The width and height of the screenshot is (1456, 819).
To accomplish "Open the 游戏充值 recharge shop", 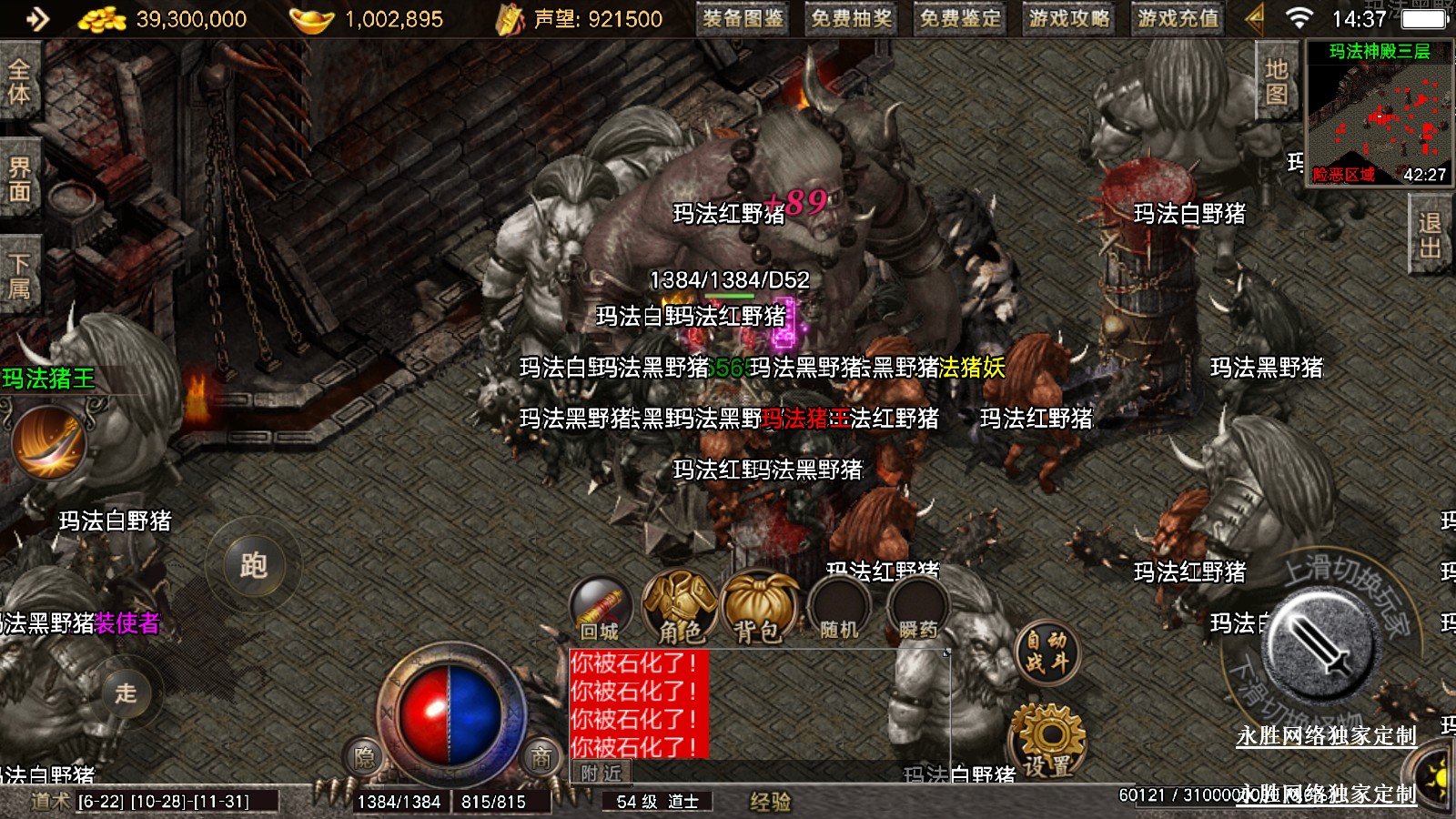I will tap(1178, 18).
